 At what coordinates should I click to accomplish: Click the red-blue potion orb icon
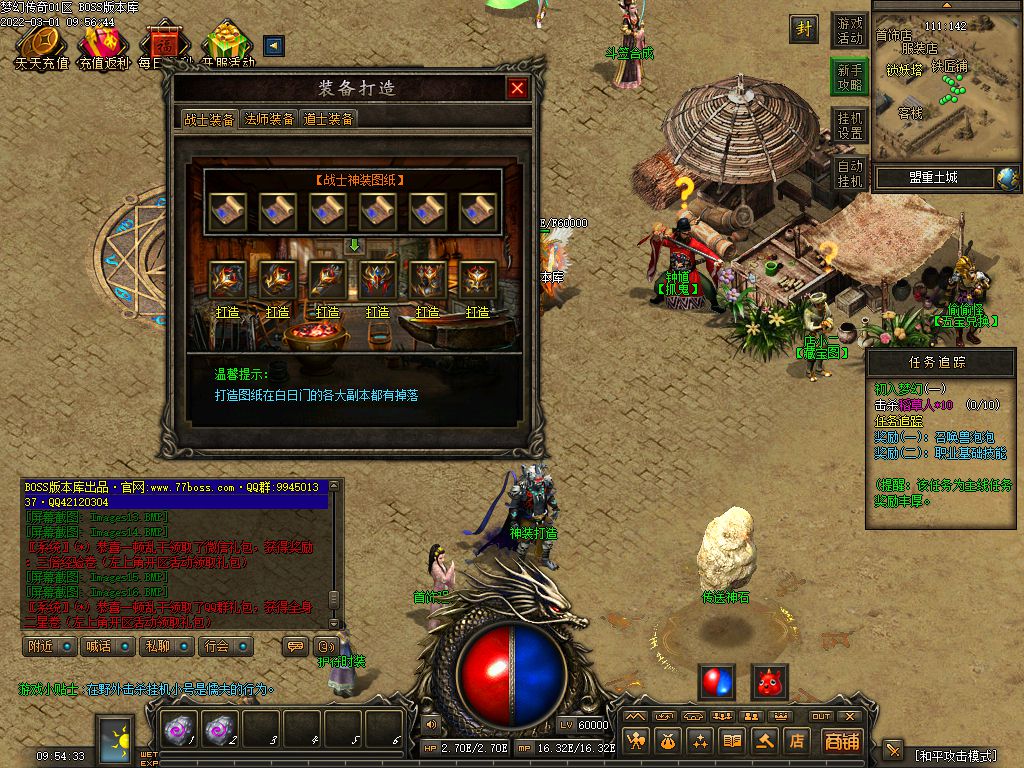(716, 682)
